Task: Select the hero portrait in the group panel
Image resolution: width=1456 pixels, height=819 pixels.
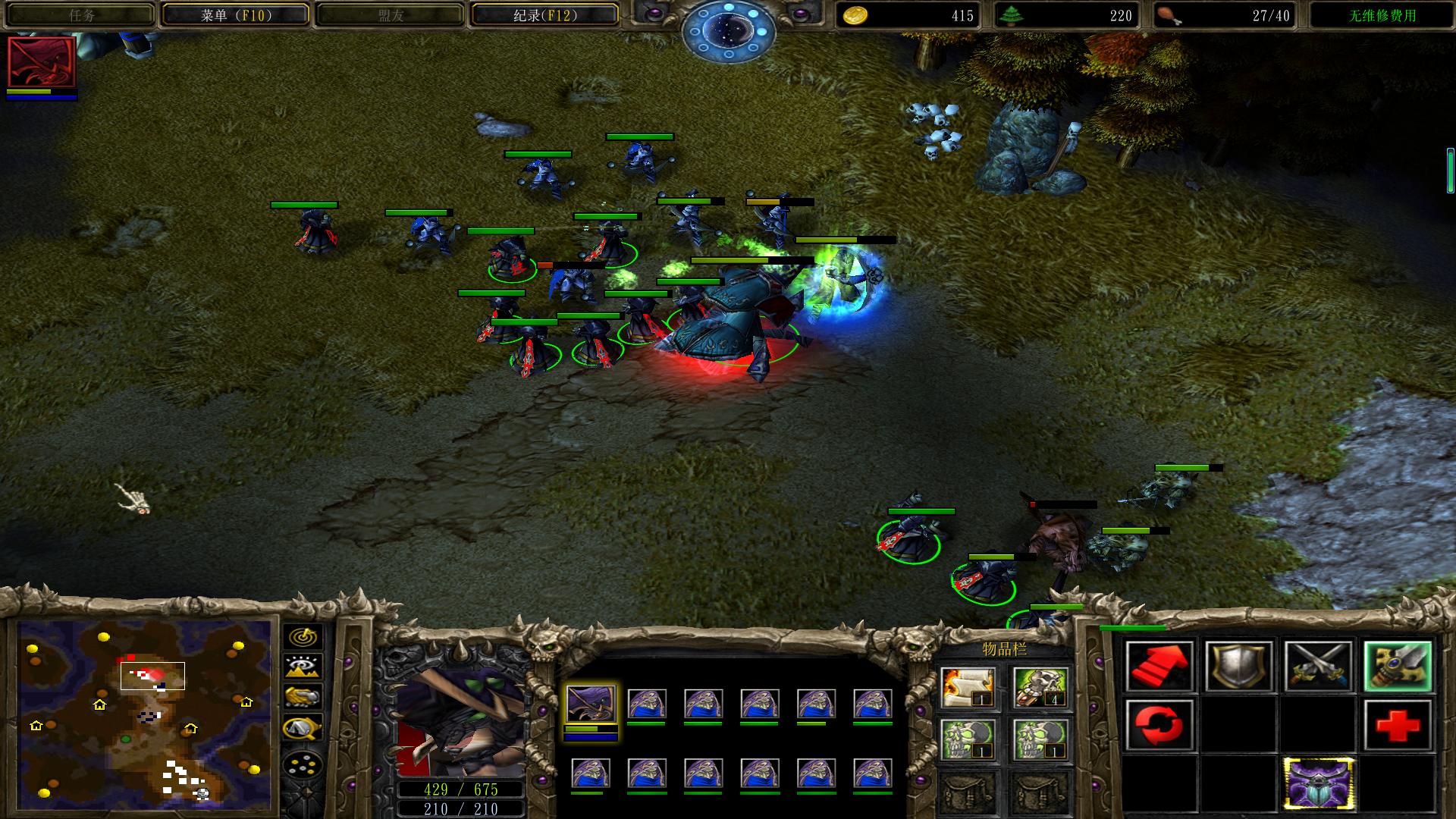Action: point(591,704)
